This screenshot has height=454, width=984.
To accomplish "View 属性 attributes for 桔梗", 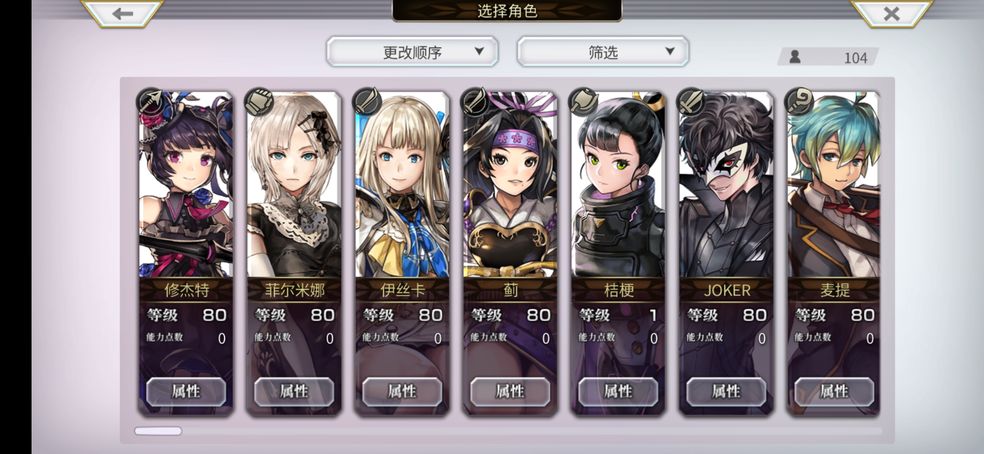I will point(617,391).
